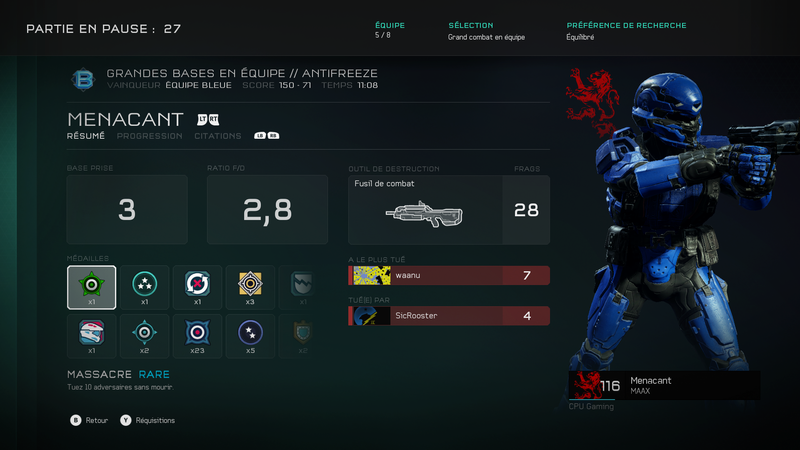
Task: Pick the yellow diamond medal with x3
Action: 250,287
